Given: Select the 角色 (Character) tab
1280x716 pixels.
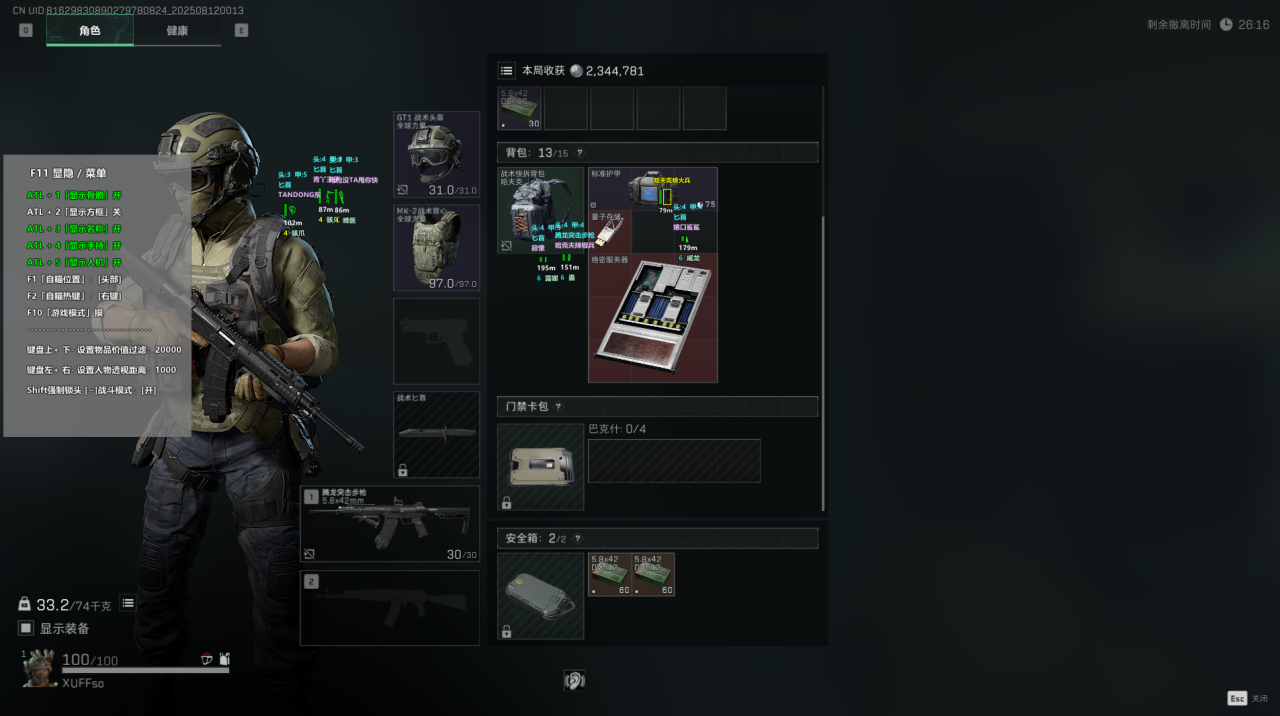Looking at the screenshot, I should [90, 30].
